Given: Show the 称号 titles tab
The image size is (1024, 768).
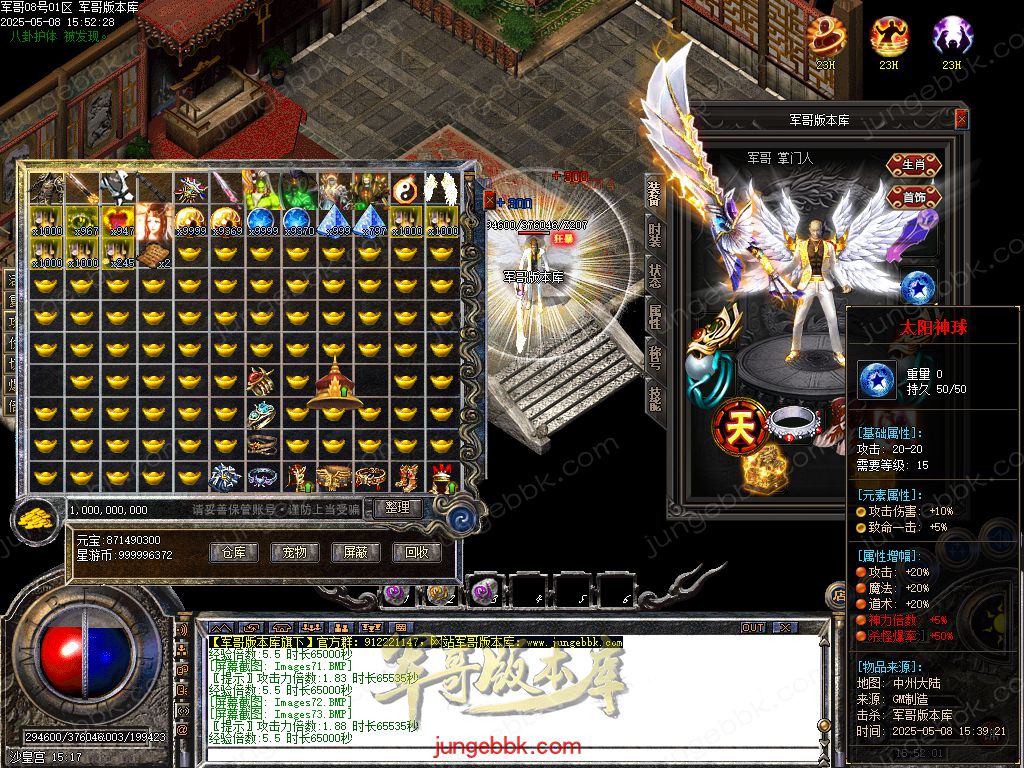Looking at the screenshot, I should pyautogui.click(x=655, y=358).
